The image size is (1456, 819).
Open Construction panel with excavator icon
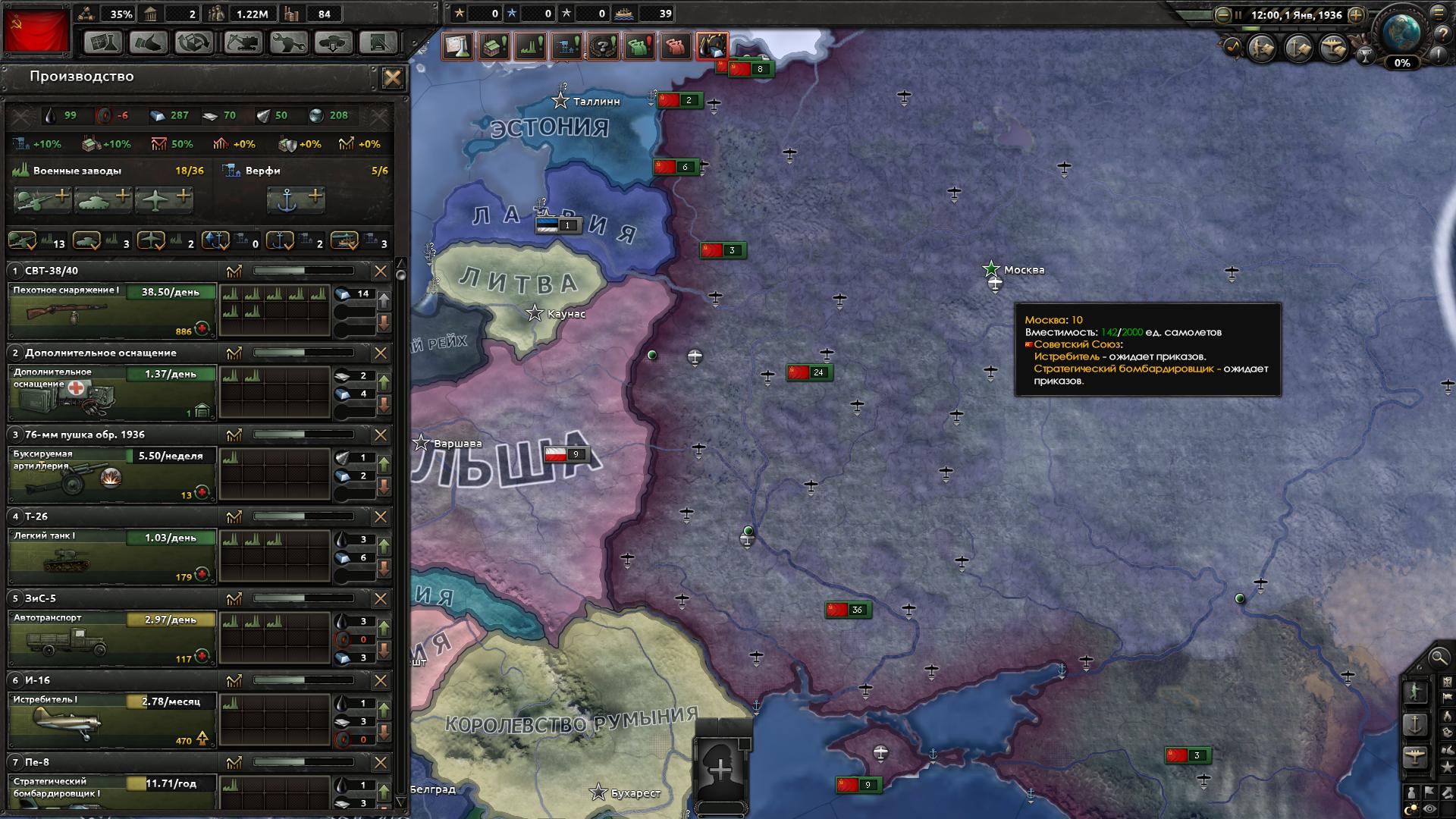[x=243, y=42]
